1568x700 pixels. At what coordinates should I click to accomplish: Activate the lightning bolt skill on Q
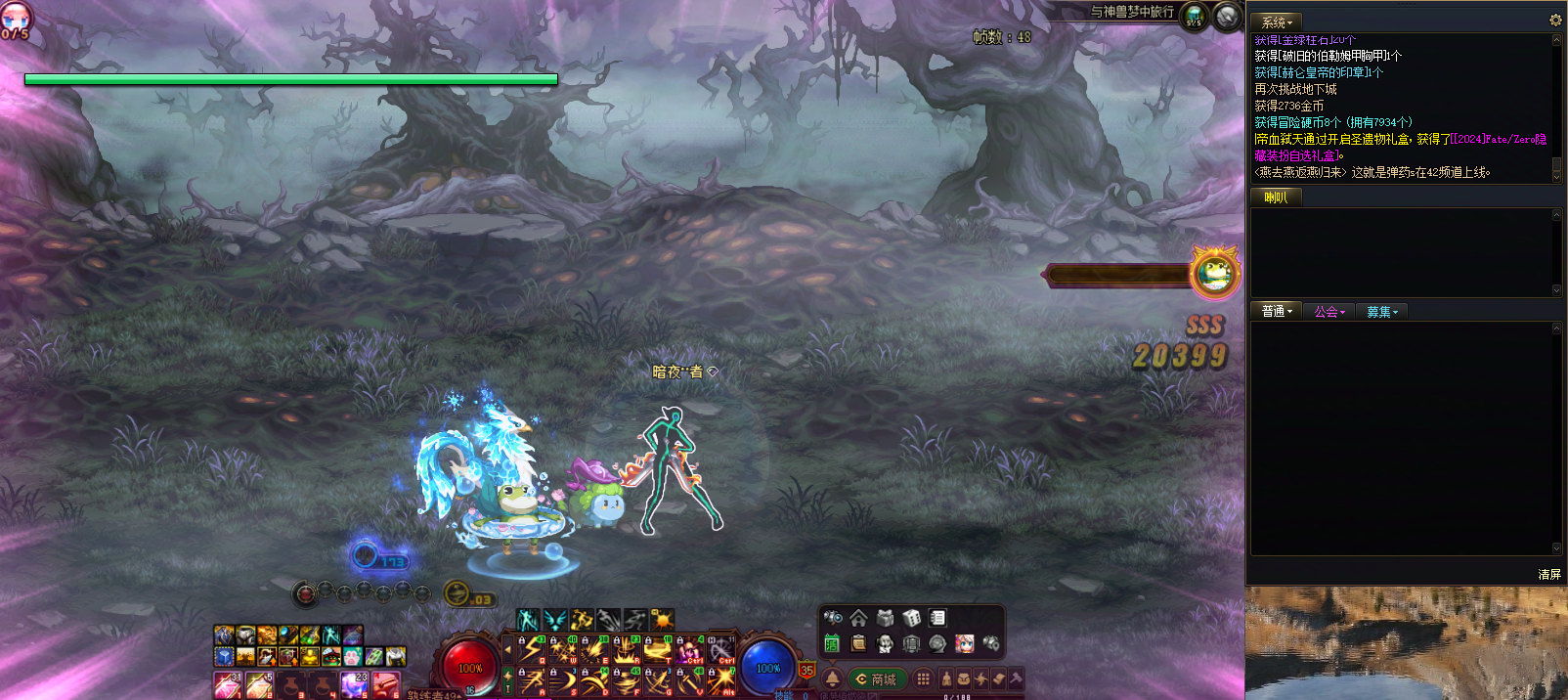532,648
